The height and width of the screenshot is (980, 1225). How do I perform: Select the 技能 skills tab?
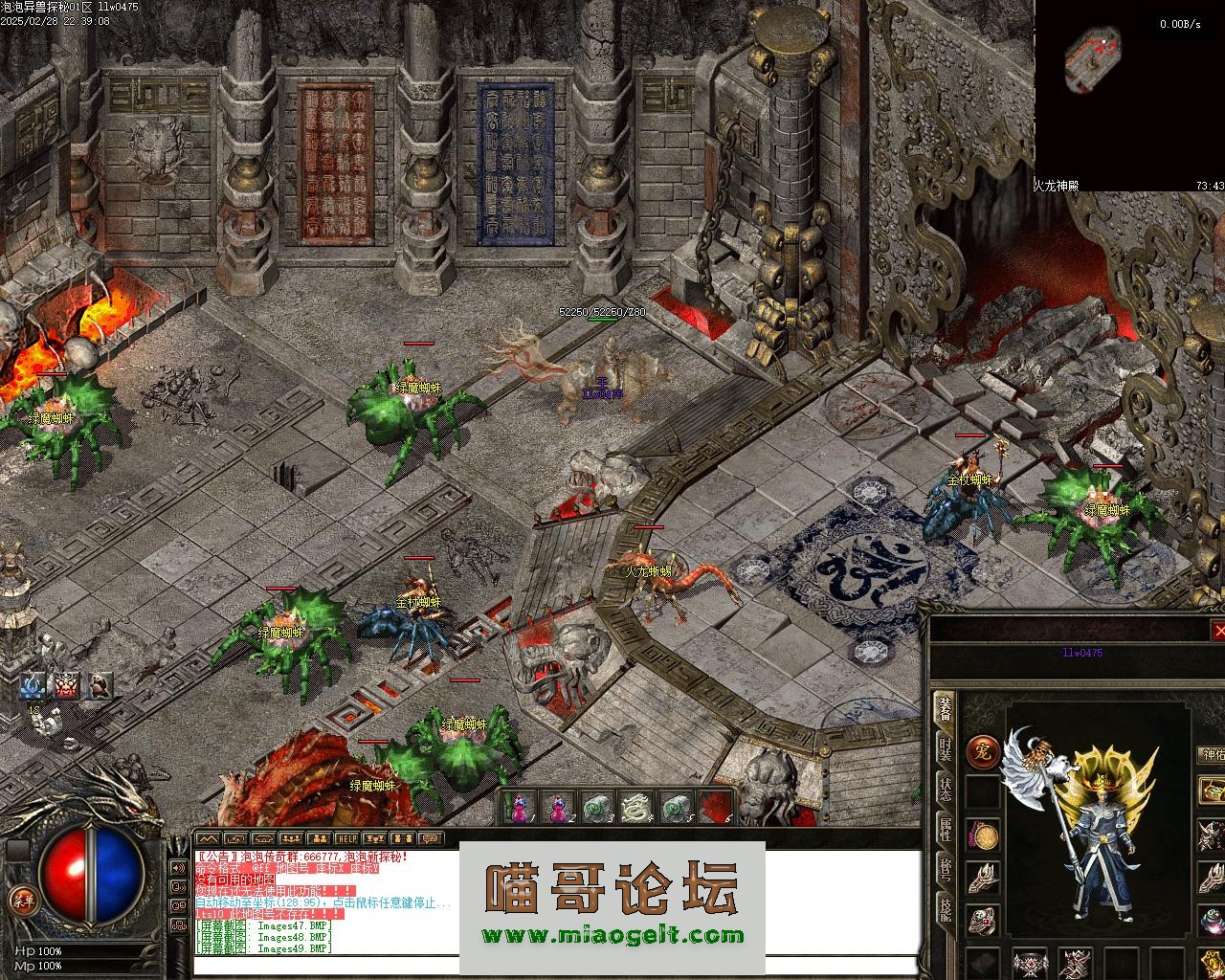point(945,909)
